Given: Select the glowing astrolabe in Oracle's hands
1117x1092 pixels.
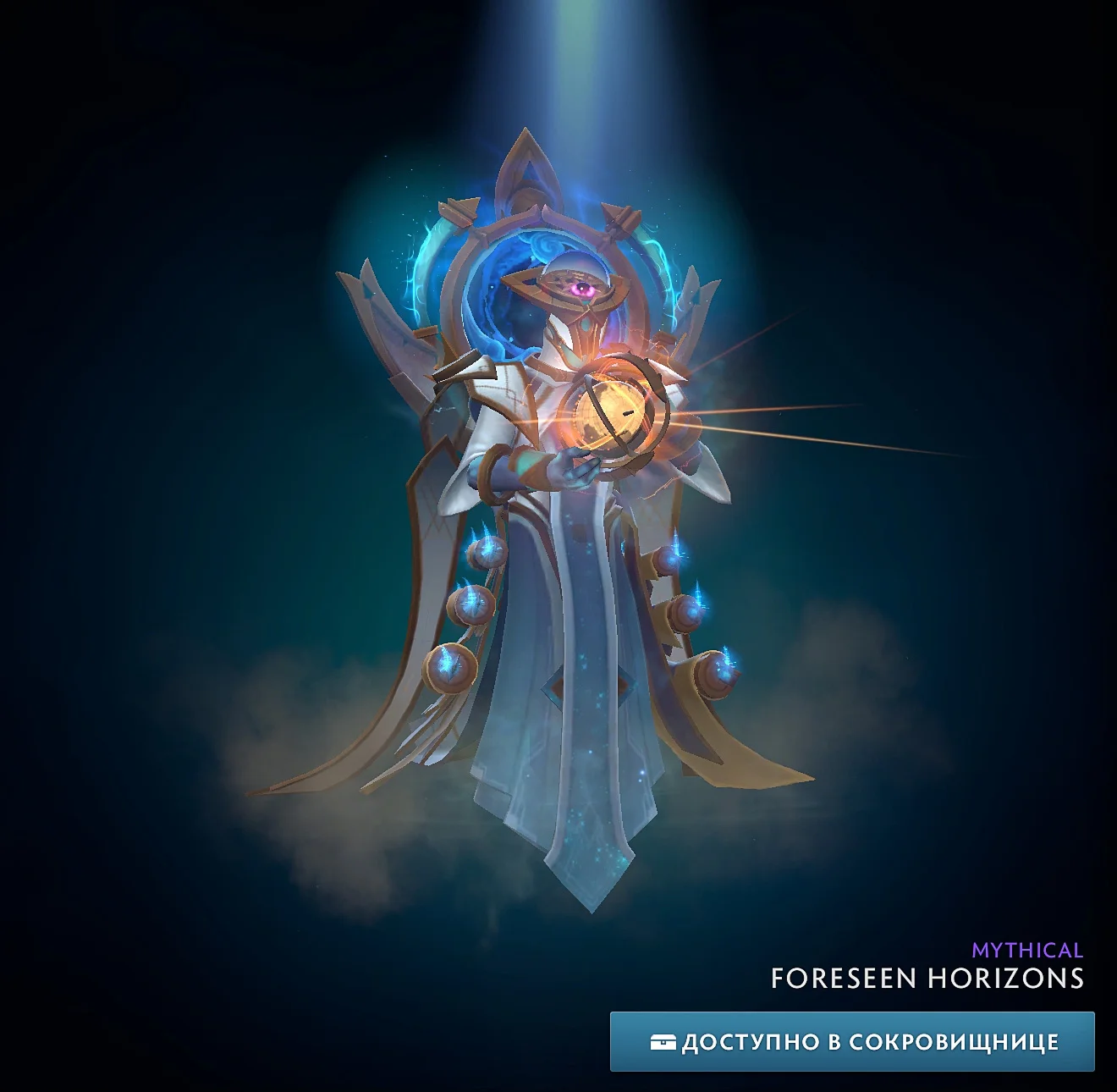Looking at the screenshot, I should [x=614, y=411].
